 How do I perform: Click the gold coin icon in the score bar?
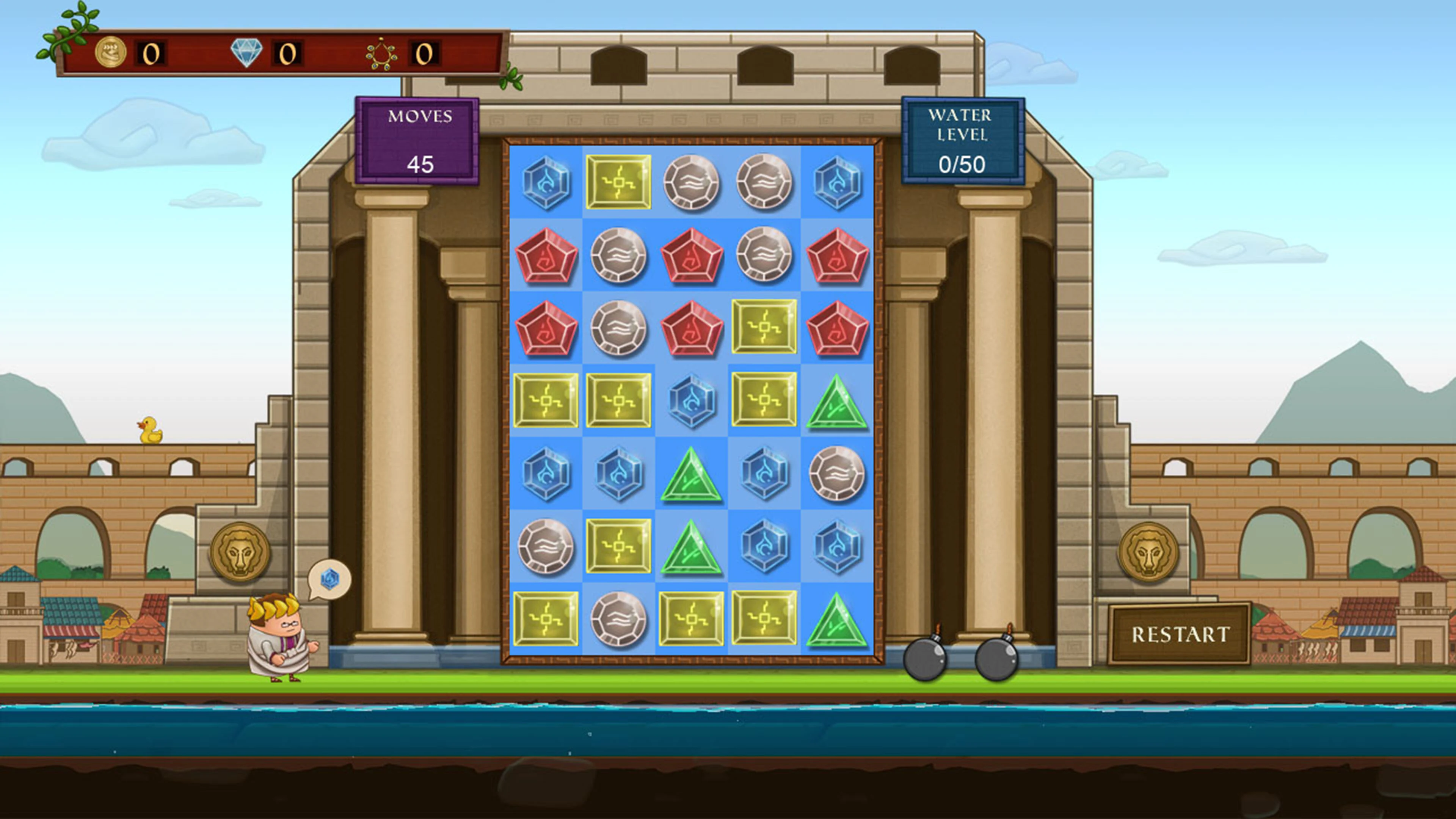point(112,53)
